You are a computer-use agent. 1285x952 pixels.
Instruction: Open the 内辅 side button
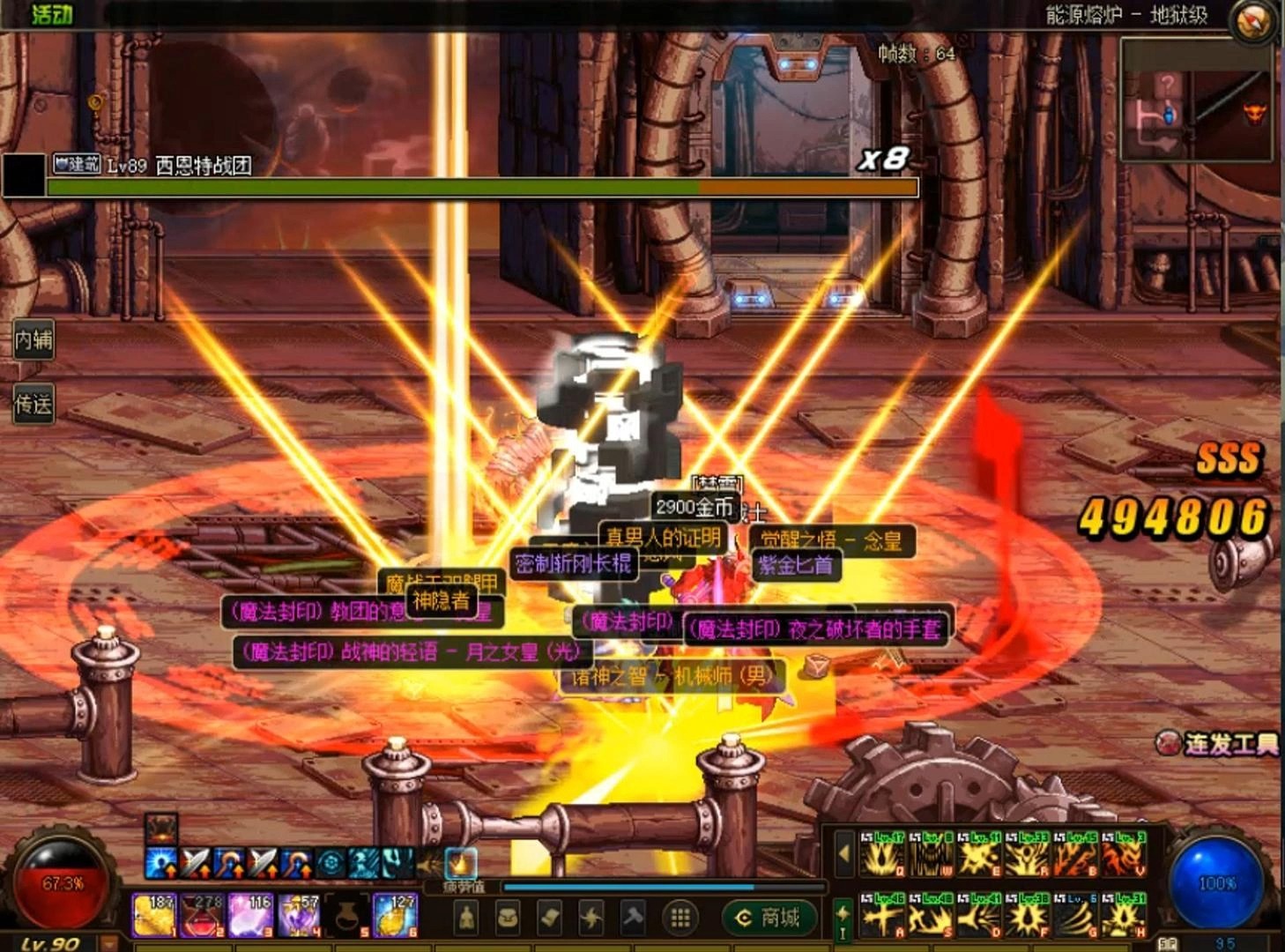33,339
